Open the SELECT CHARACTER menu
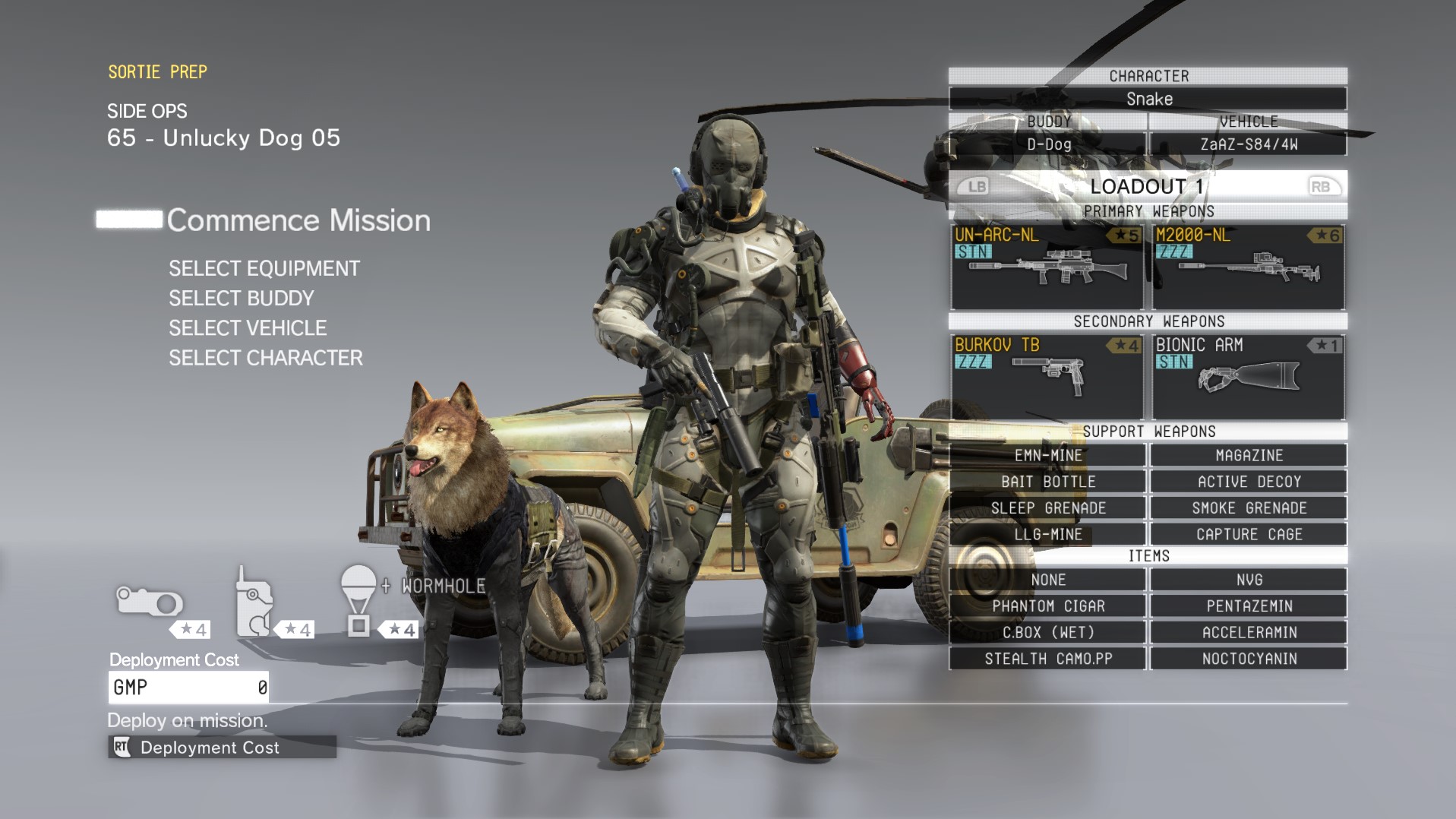Image resolution: width=1456 pixels, height=819 pixels. (x=266, y=358)
